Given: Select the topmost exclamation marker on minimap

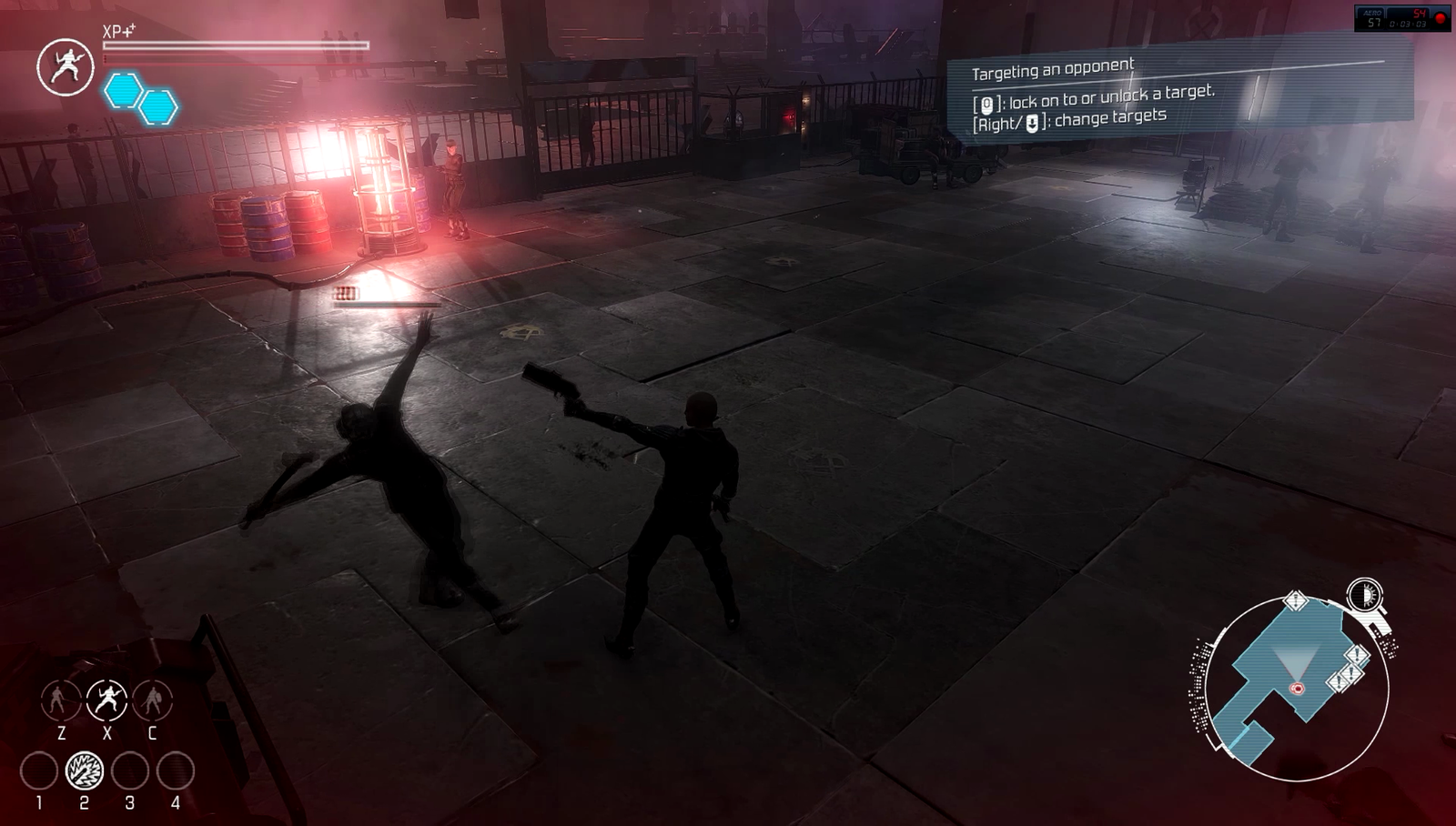Looking at the screenshot, I should [1295, 601].
